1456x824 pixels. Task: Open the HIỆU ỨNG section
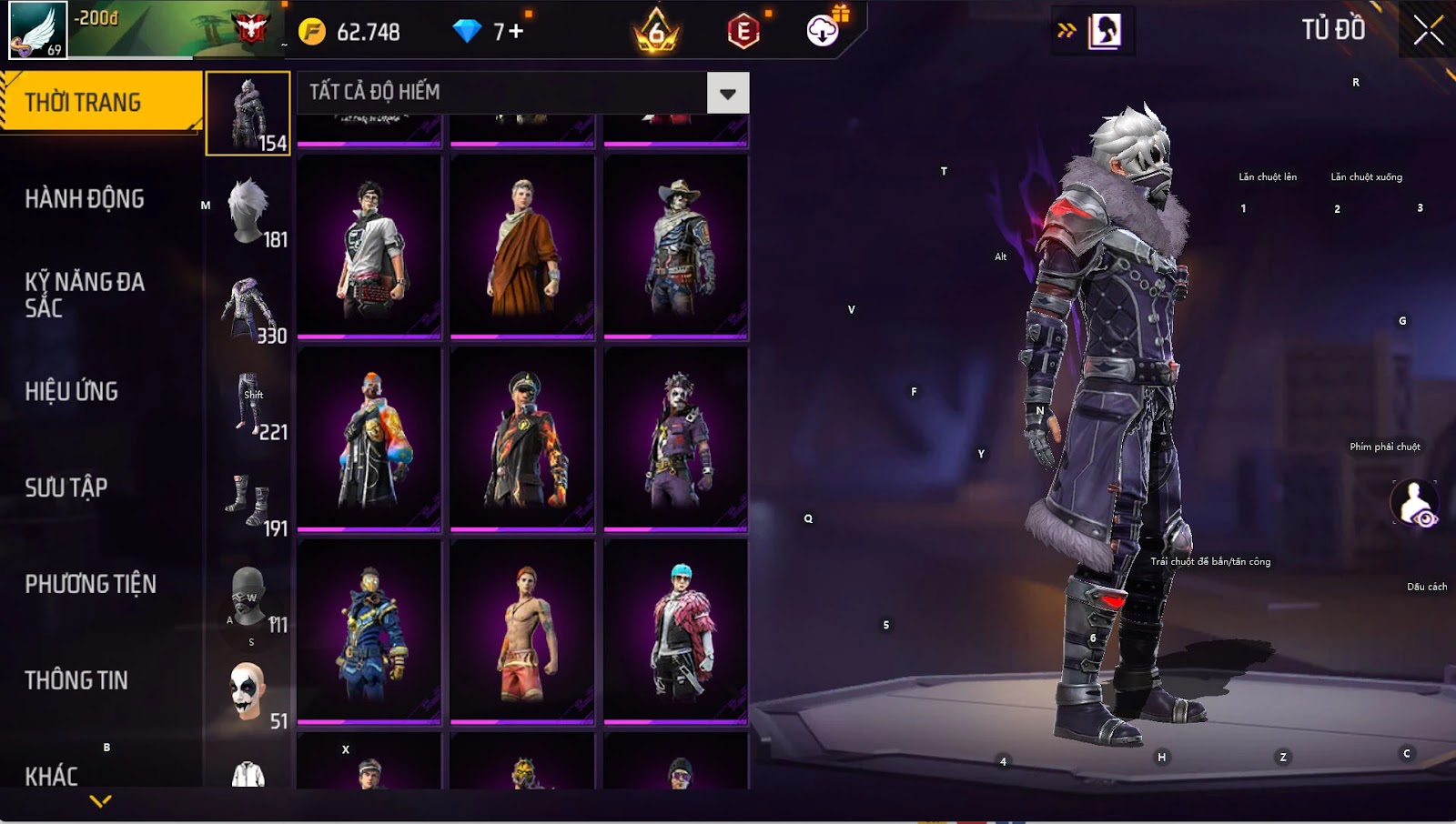coord(72,391)
